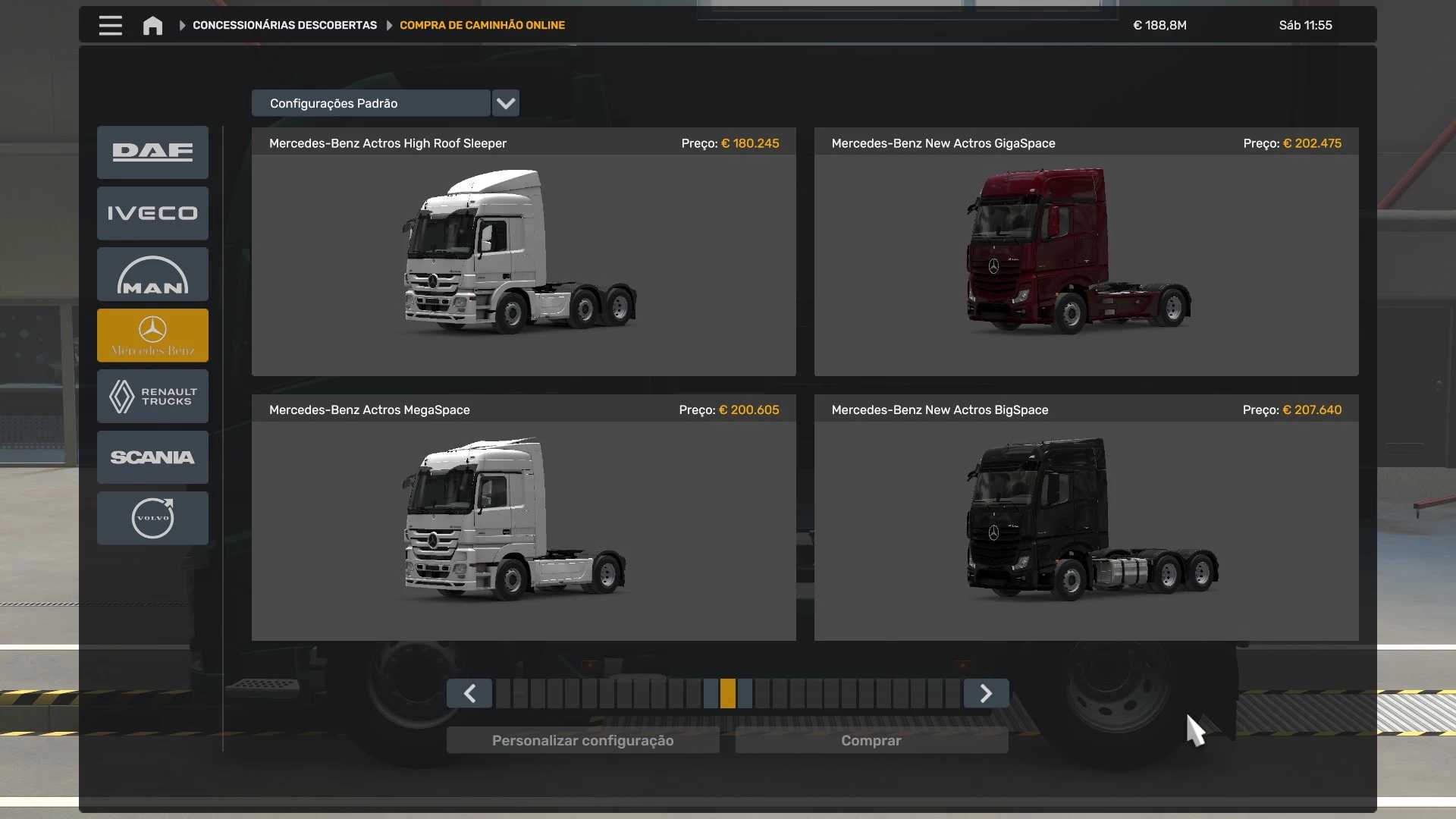Select the Actros High Roof Sleeper truck
Image resolution: width=1456 pixels, height=819 pixels.
coord(523,252)
